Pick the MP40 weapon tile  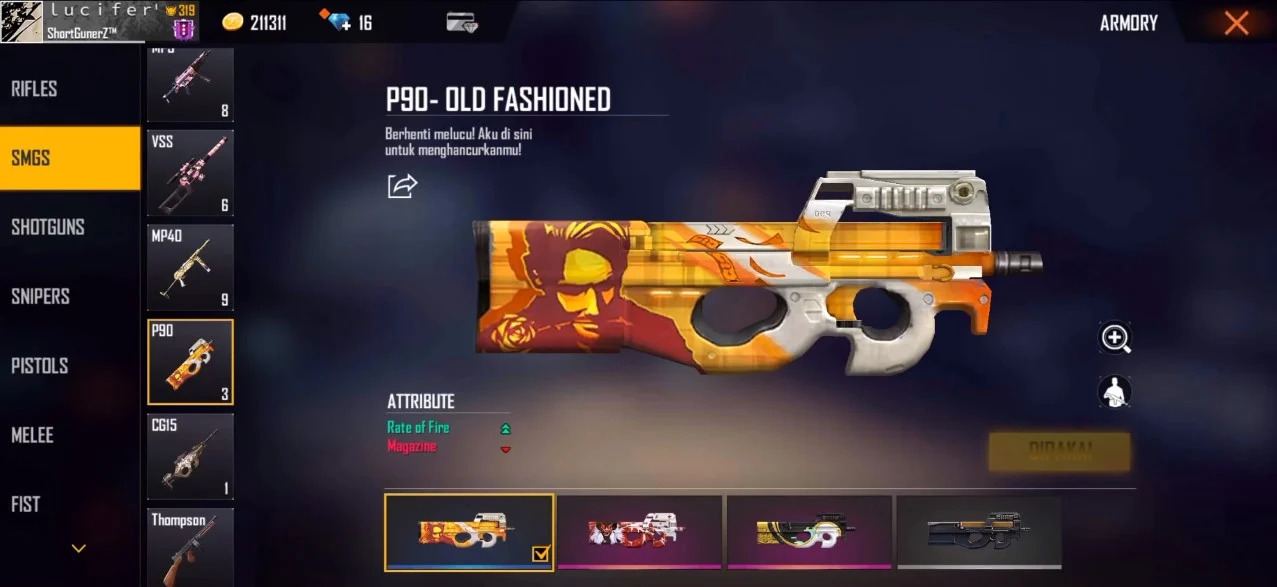190,267
